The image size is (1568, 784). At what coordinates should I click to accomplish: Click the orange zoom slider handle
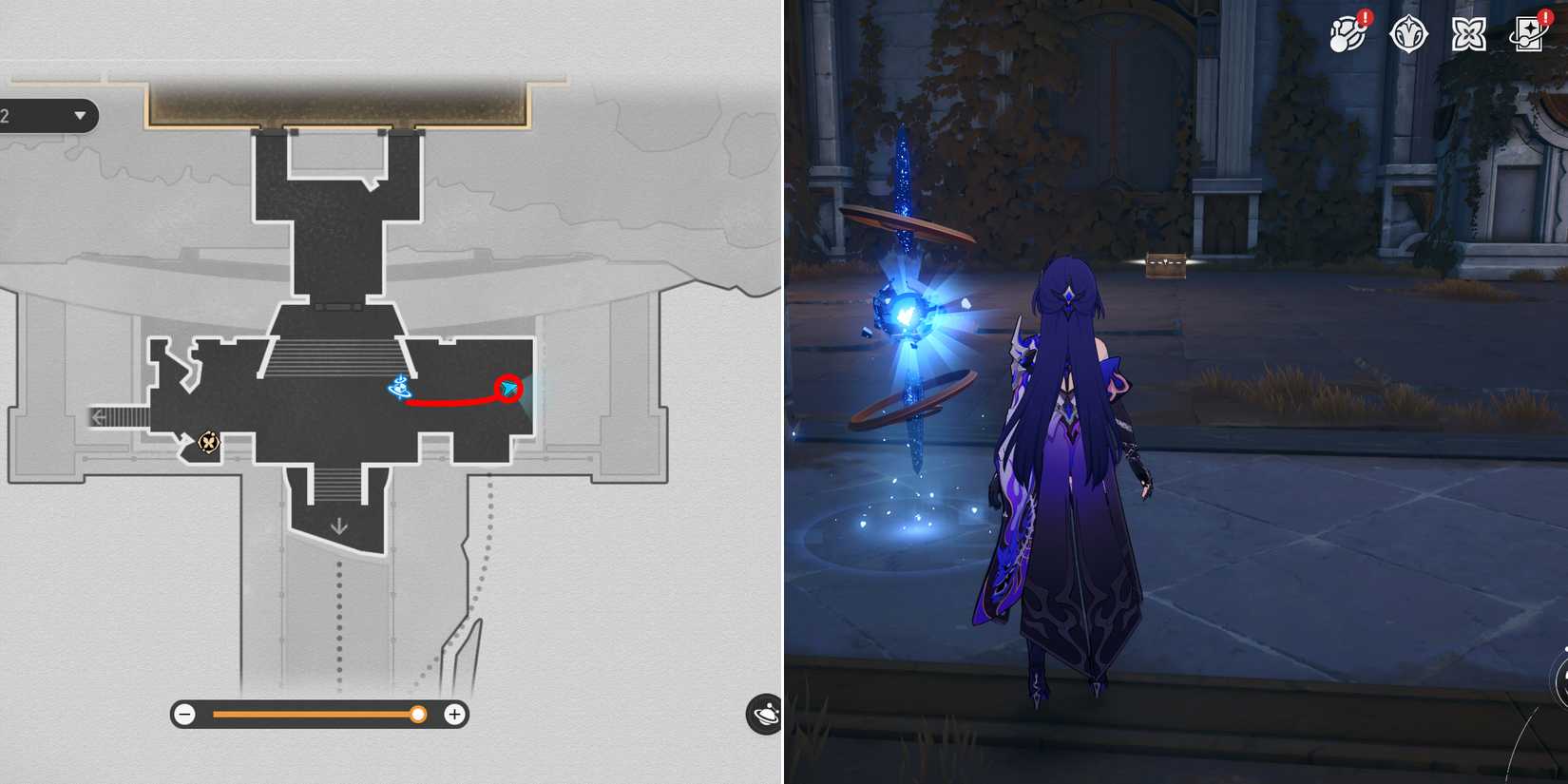(x=418, y=714)
